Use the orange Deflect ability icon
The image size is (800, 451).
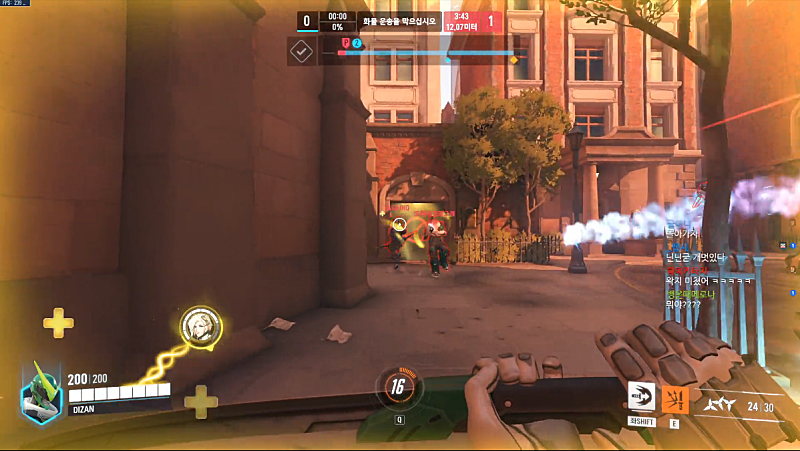click(x=675, y=397)
